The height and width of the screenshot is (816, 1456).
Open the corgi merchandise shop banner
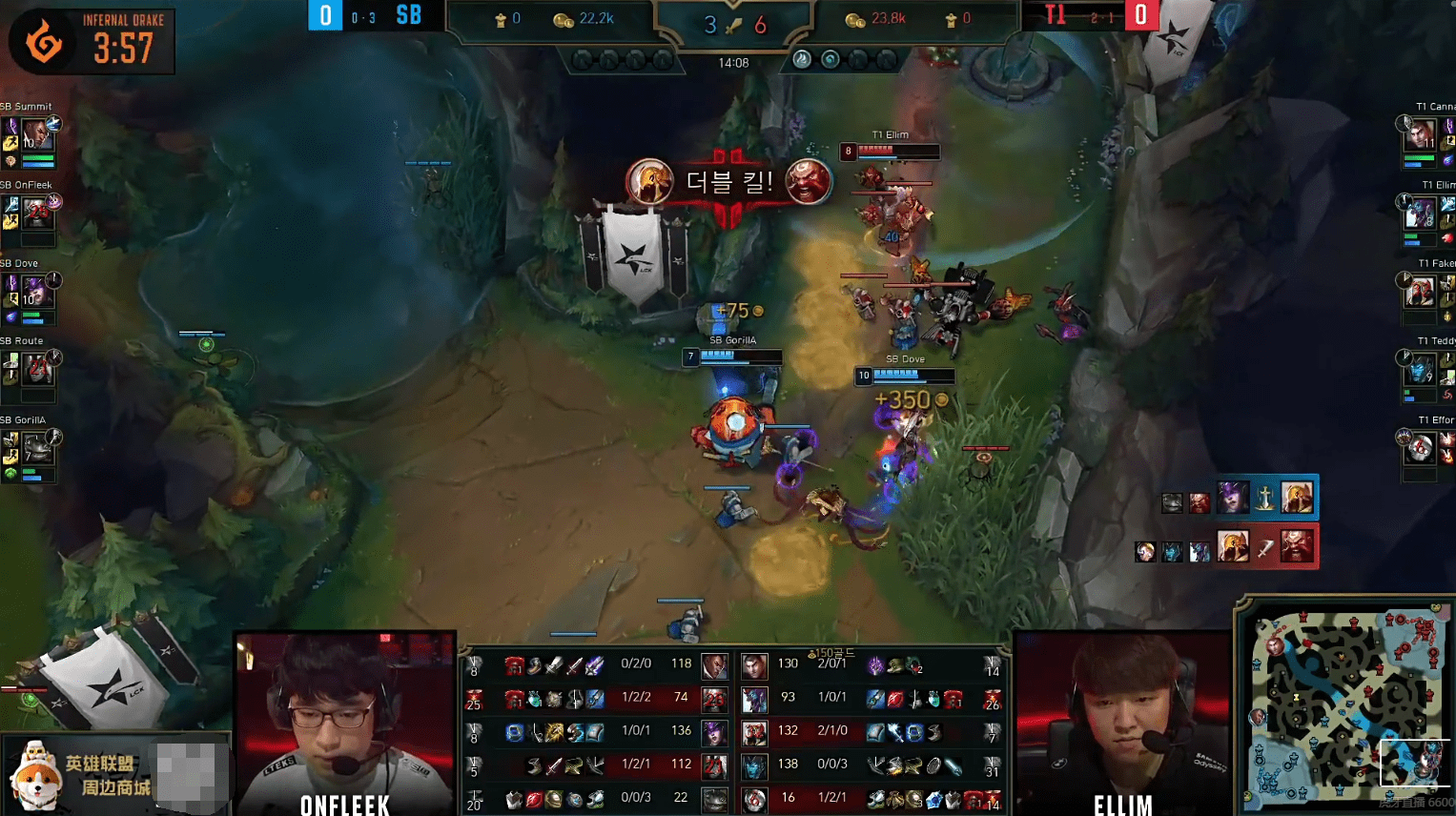[114, 774]
